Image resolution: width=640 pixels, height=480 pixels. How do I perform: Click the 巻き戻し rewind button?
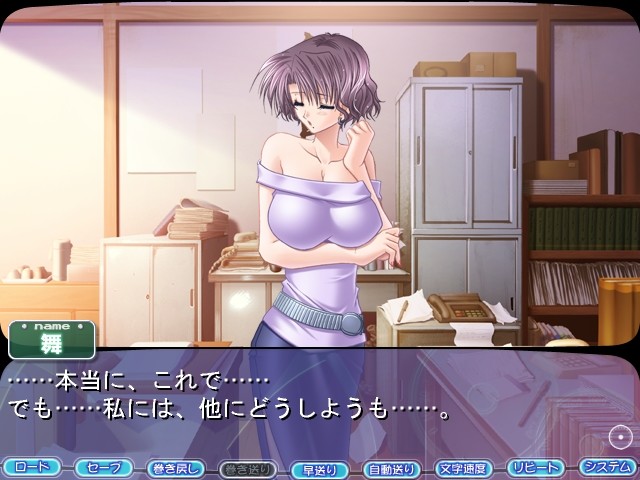(x=175, y=467)
